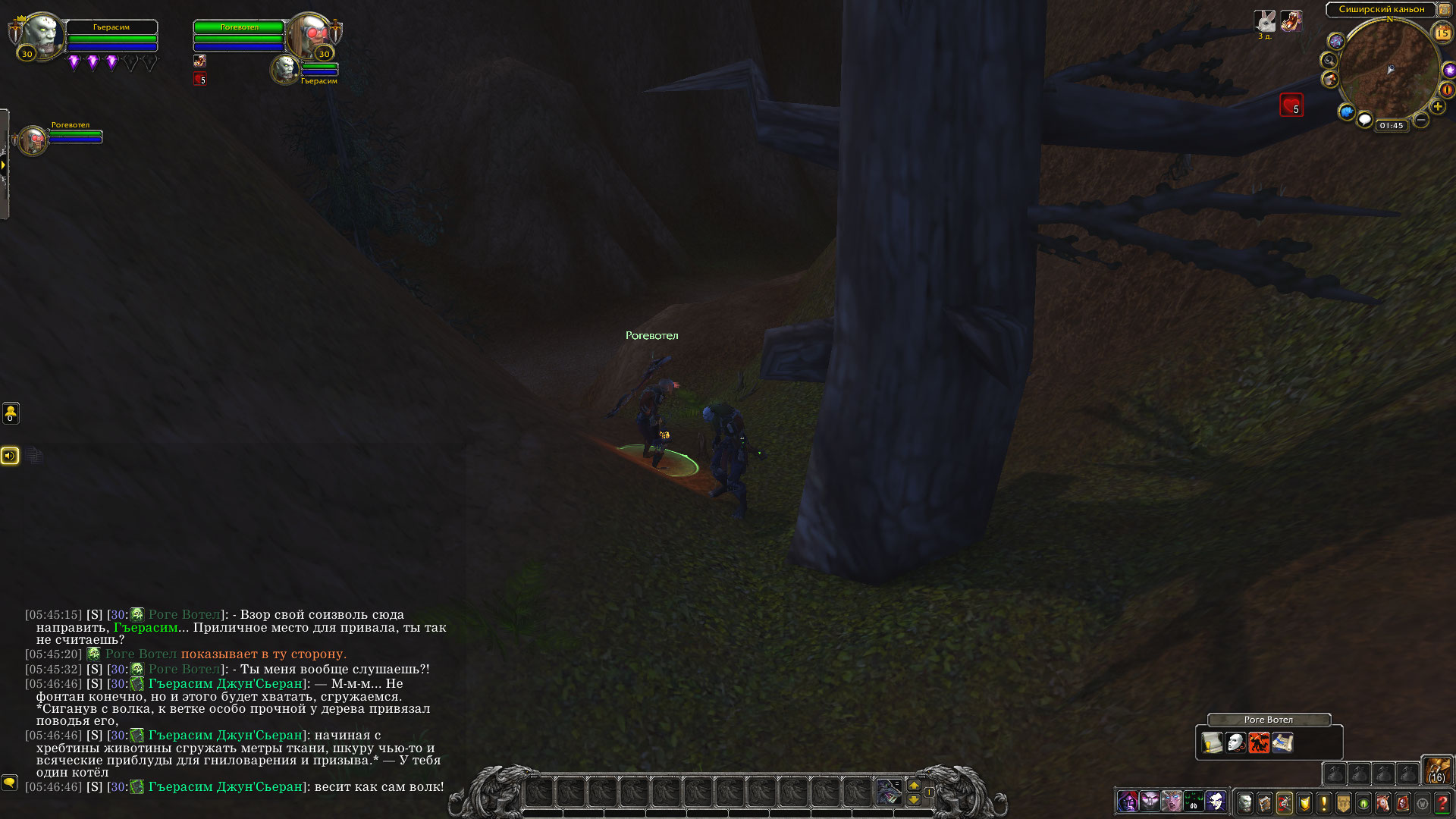The width and height of the screenshot is (1456, 819).
Task: Toggle the minimap tracking magnifier button
Action: tap(1328, 60)
